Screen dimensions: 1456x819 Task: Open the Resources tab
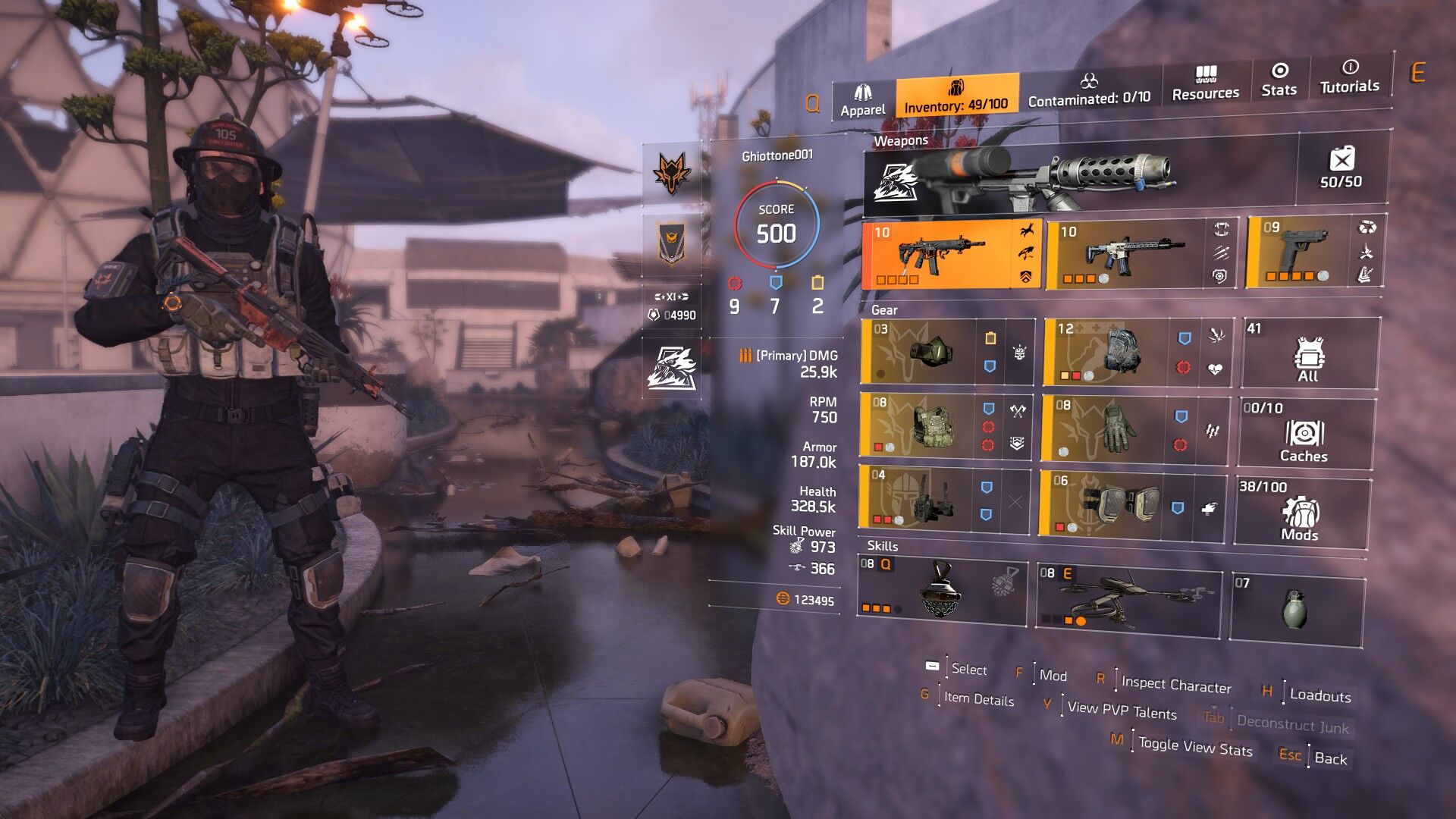[1205, 83]
